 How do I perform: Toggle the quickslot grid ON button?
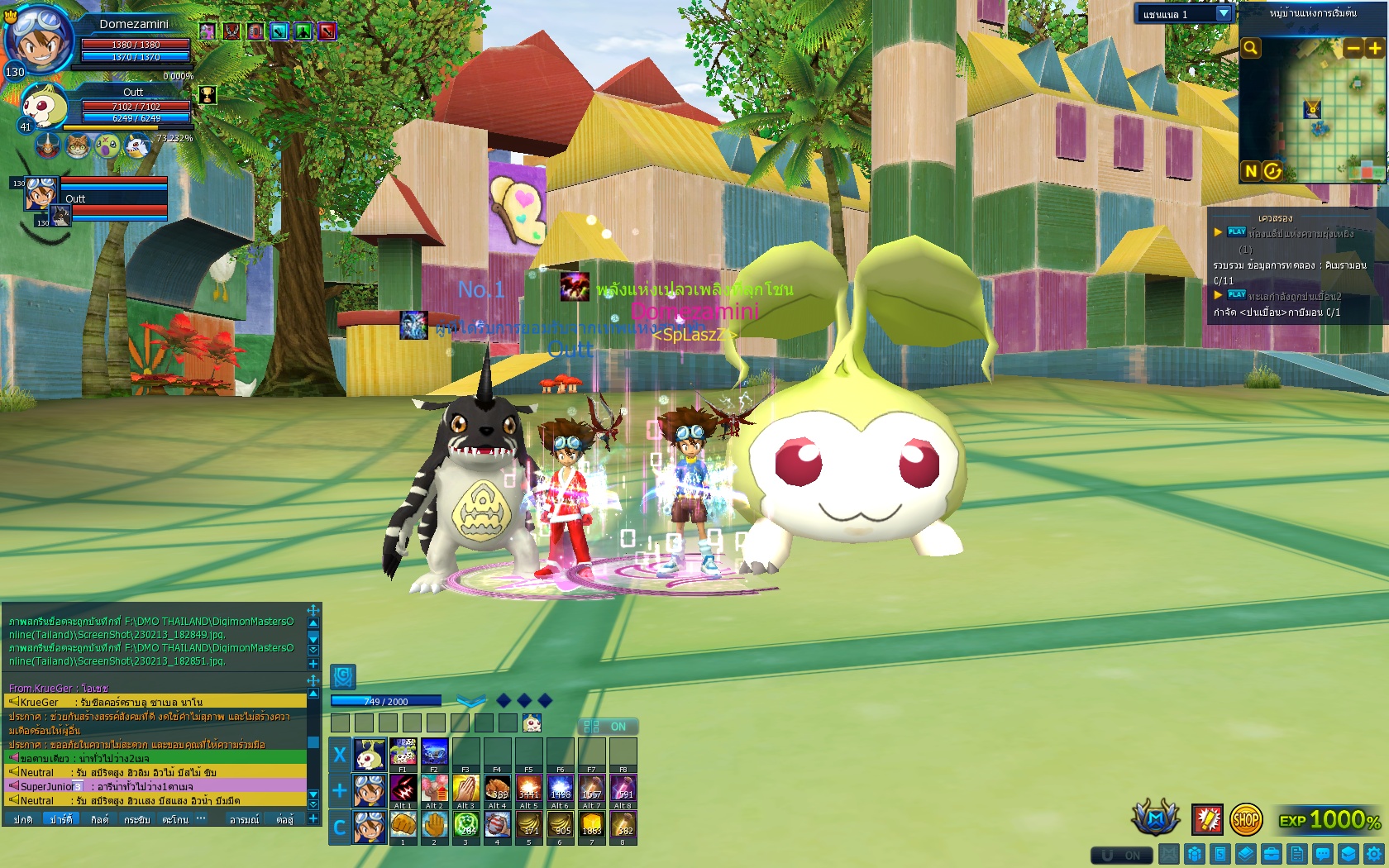[x=607, y=727]
